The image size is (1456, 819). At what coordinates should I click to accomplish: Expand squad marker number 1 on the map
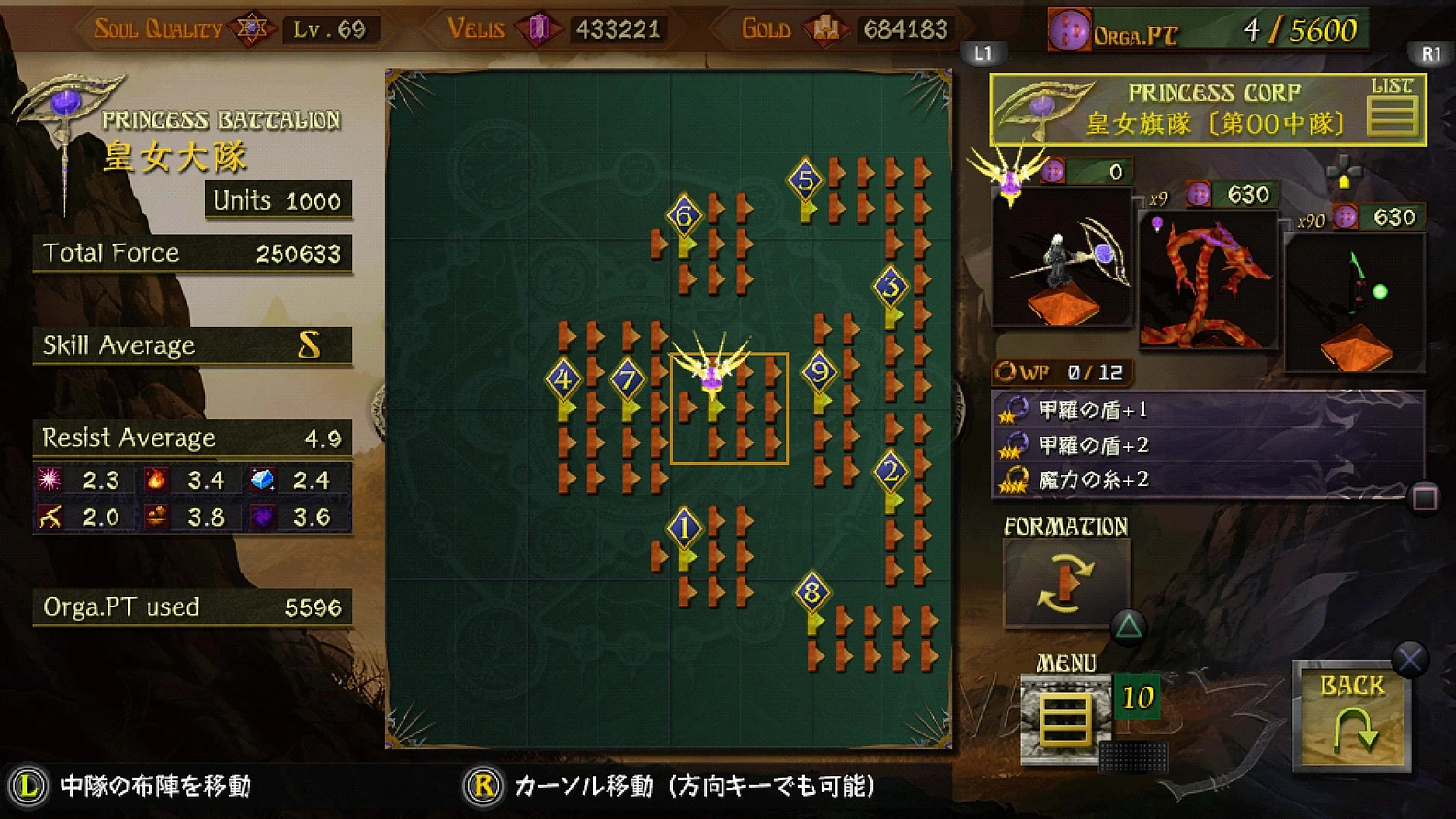click(686, 525)
